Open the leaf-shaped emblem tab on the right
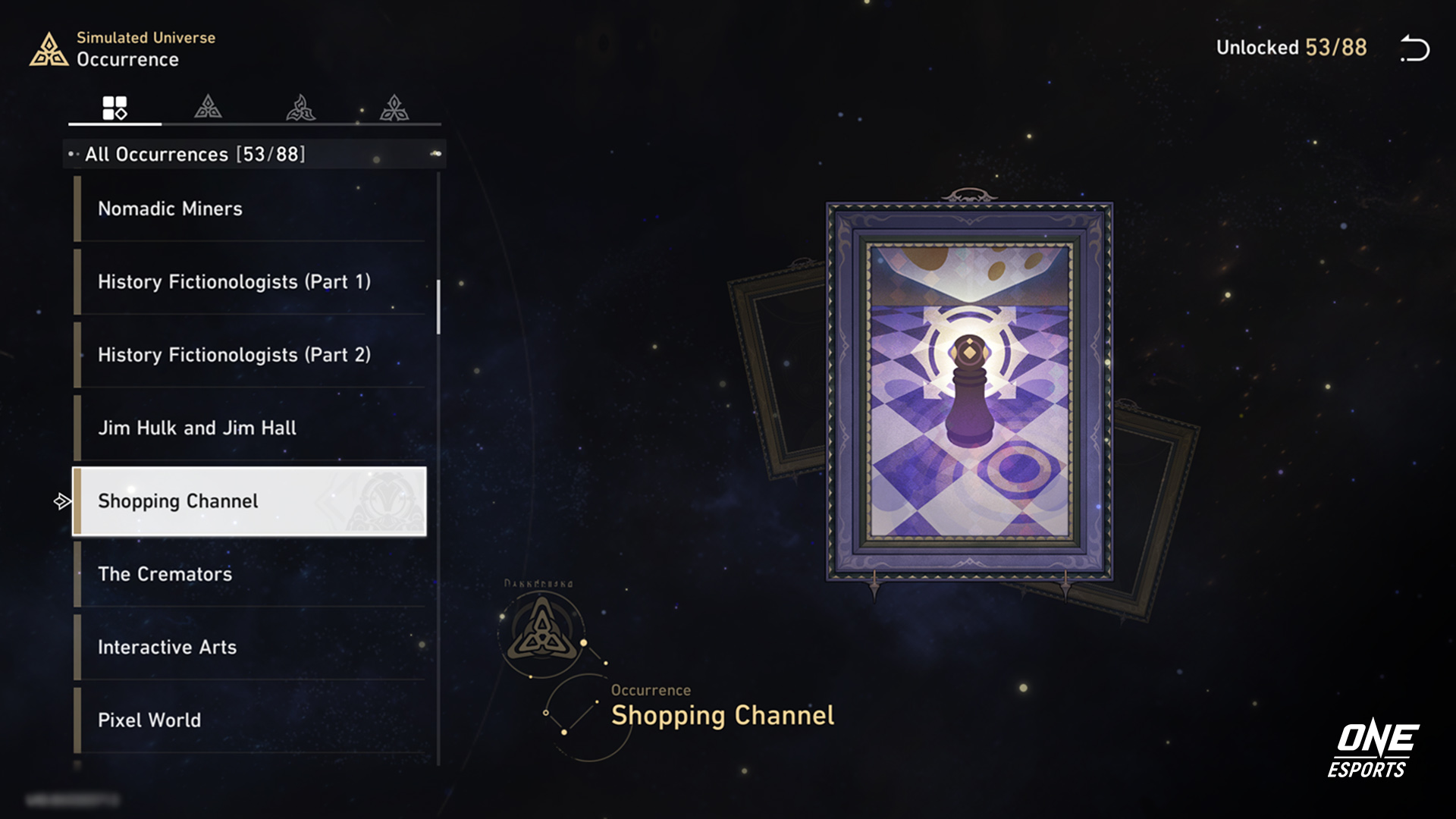The width and height of the screenshot is (1456, 819). [394, 106]
